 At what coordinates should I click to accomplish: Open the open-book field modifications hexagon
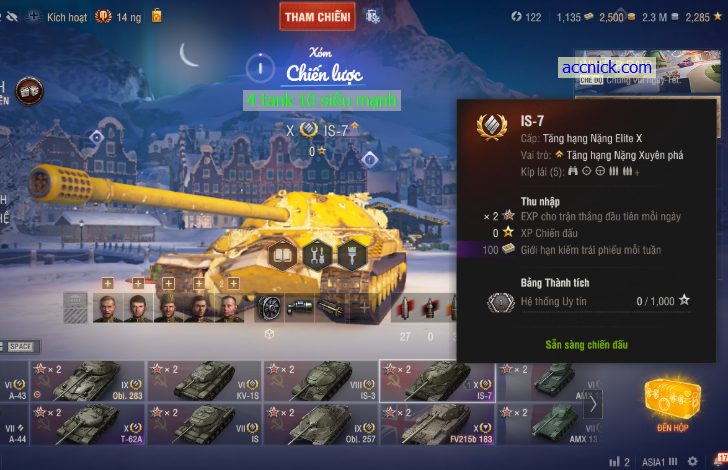click(283, 254)
